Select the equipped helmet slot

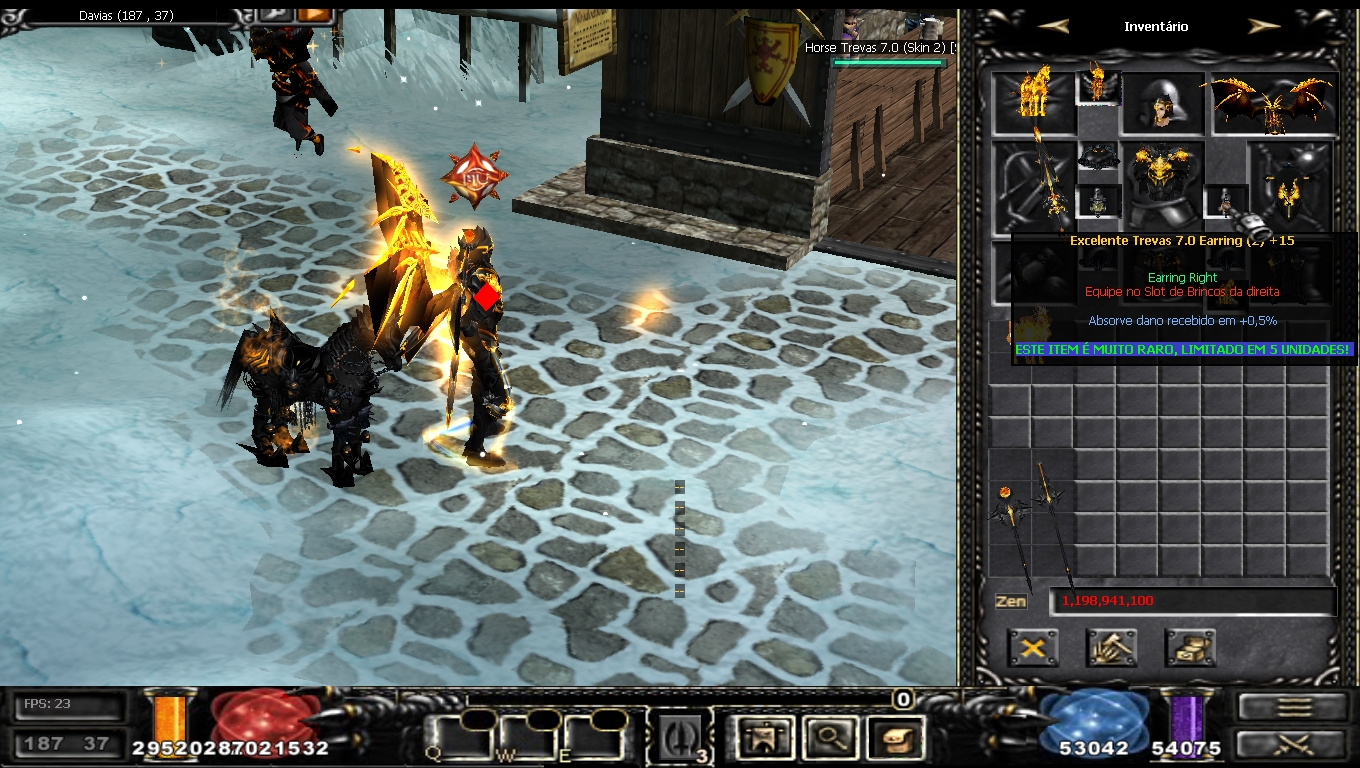tap(1162, 102)
